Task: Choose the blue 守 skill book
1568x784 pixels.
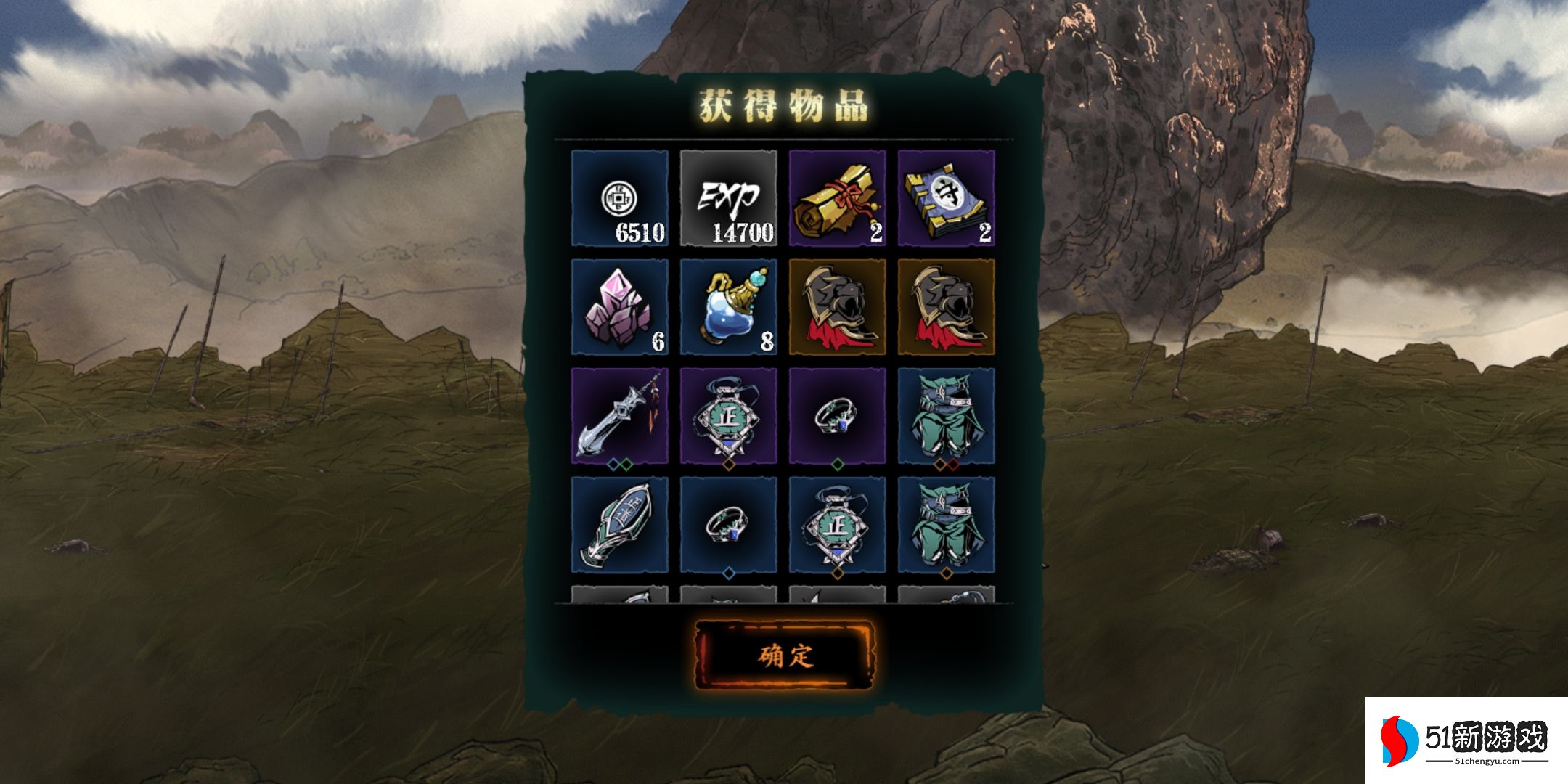Action: tap(946, 198)
